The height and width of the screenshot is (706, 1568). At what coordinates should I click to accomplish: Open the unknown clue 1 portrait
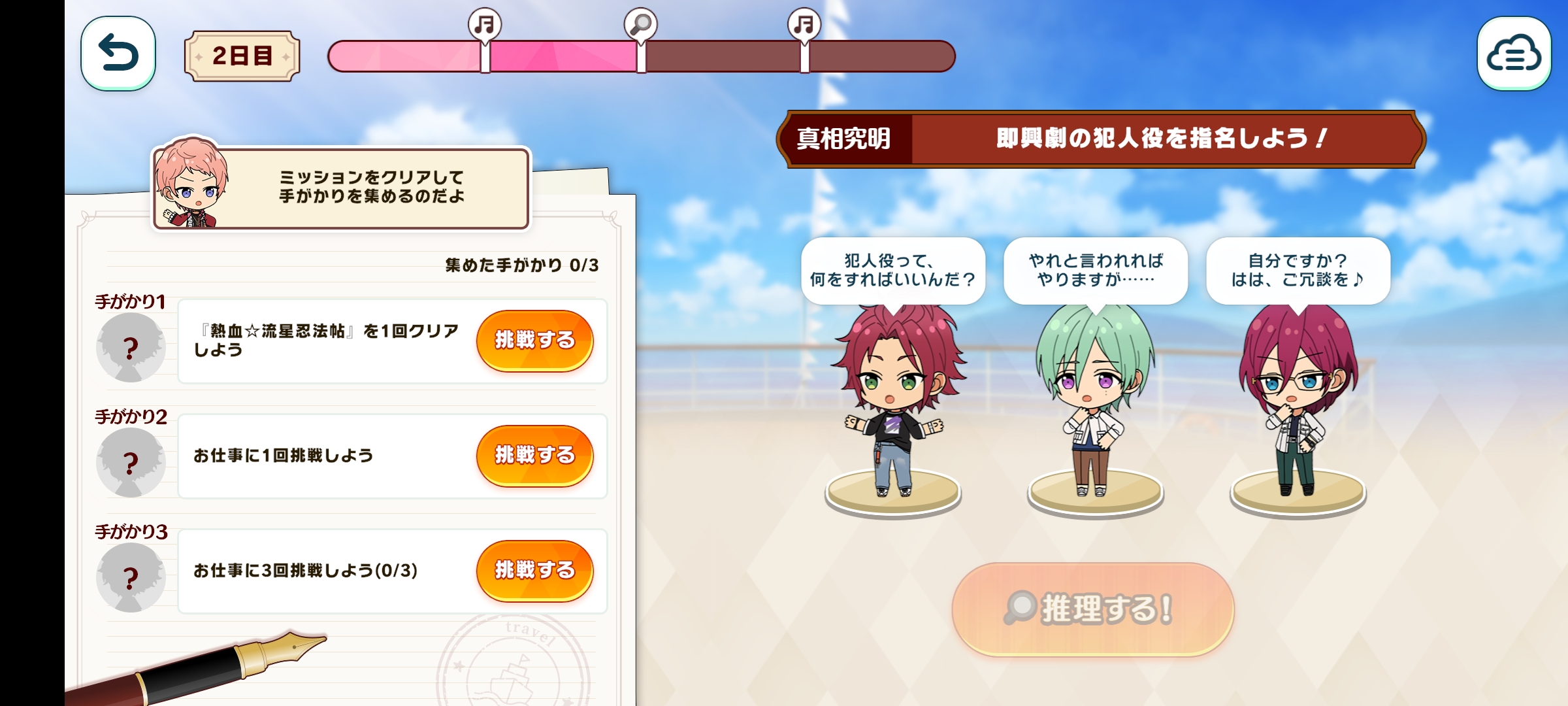[x=131, y=347]
